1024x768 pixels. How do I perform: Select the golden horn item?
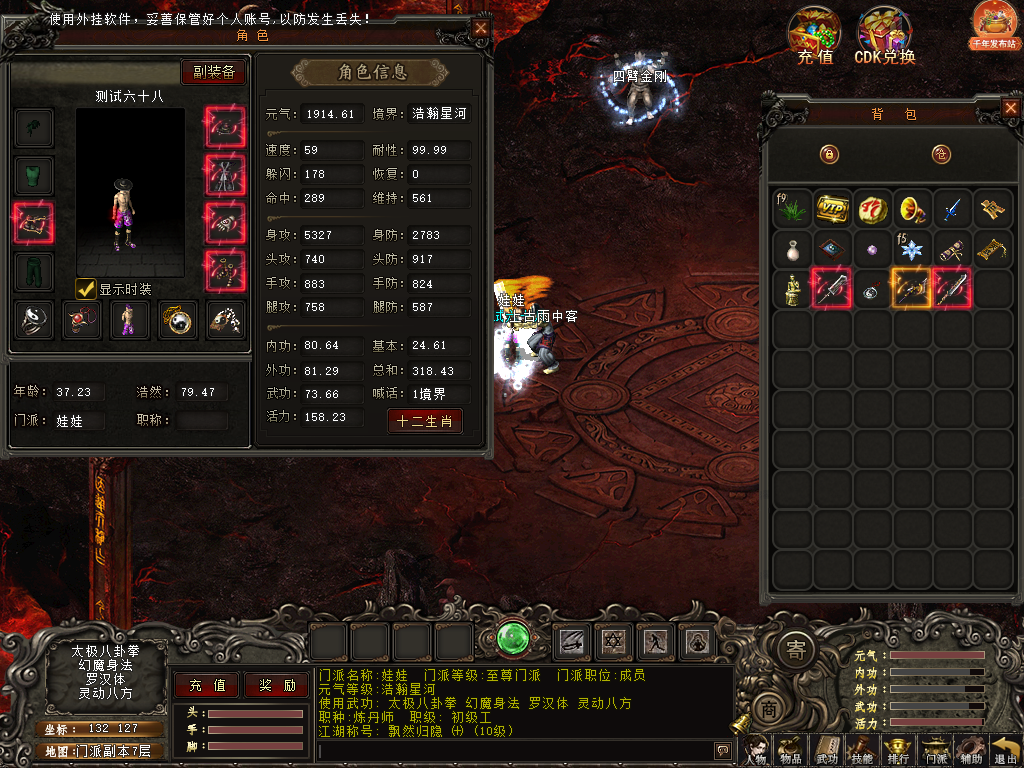912,208
